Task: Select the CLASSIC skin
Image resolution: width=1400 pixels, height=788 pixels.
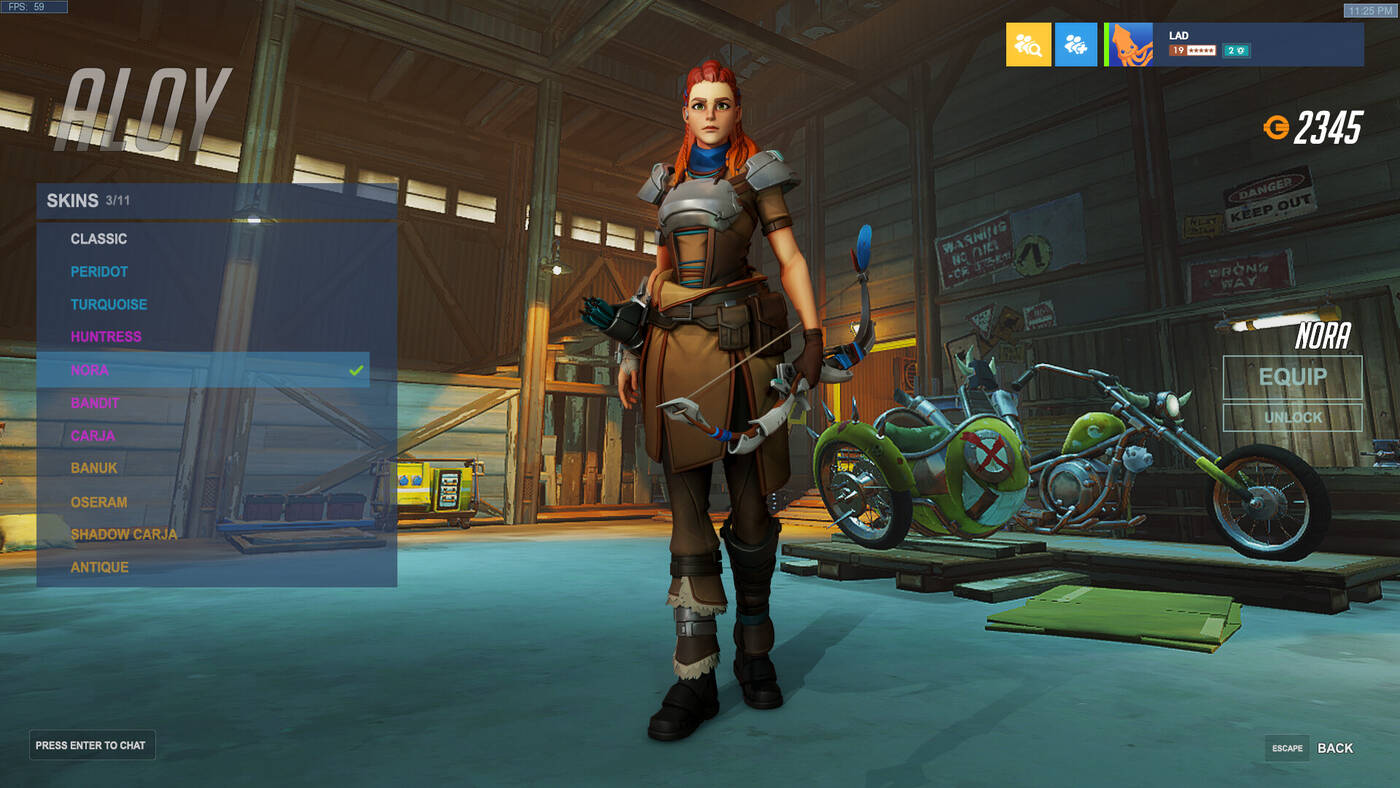Action: pos(98,238)
